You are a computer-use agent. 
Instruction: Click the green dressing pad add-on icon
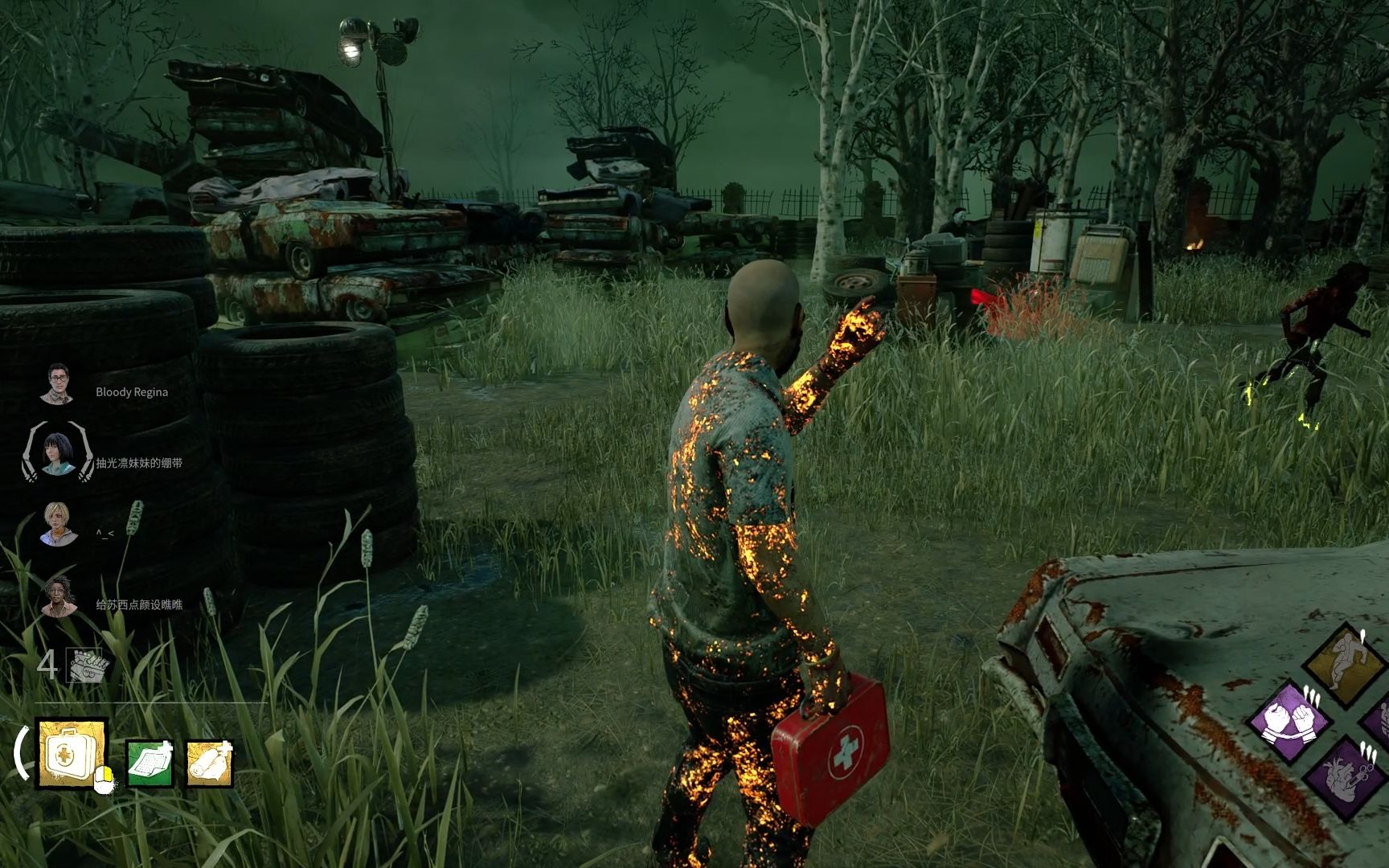point(150,762)
